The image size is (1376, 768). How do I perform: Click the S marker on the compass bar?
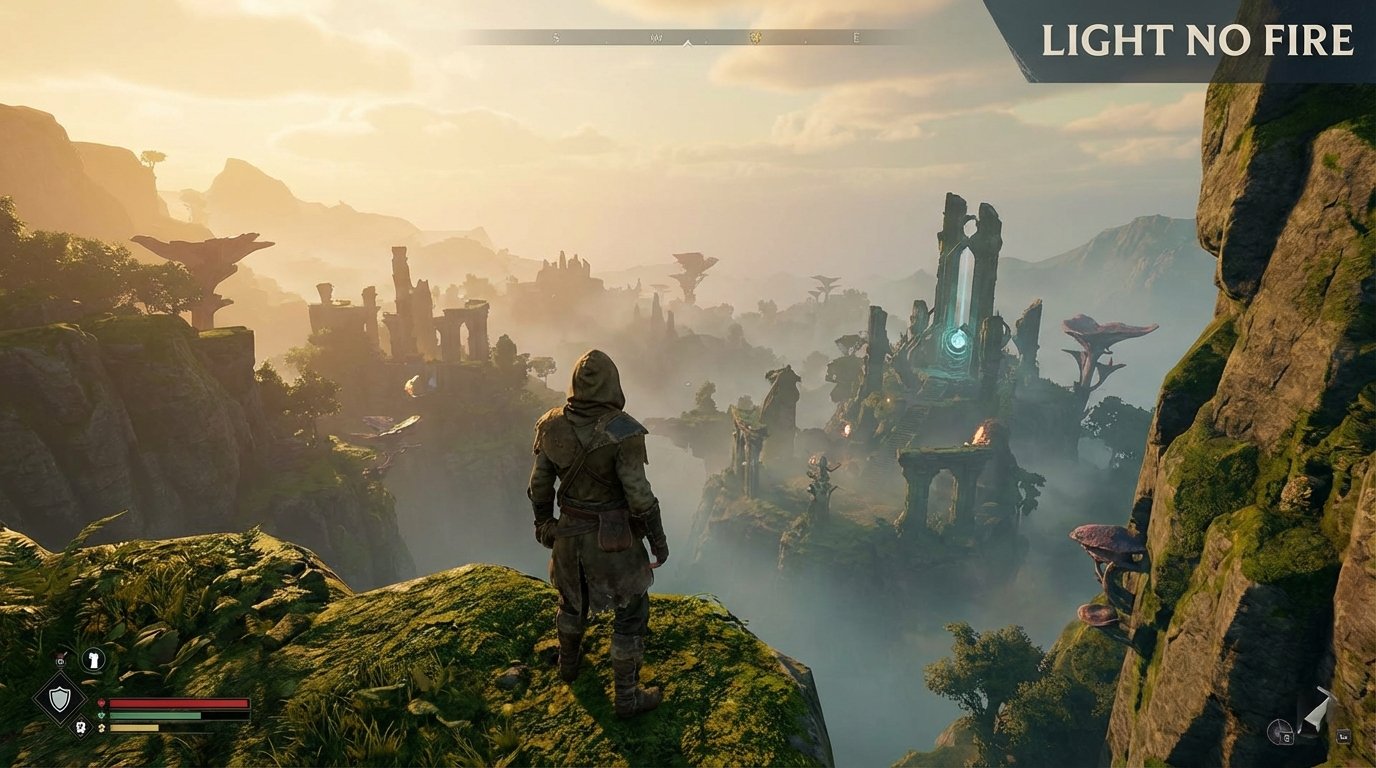pyautogui.click(x=555, y=36)
